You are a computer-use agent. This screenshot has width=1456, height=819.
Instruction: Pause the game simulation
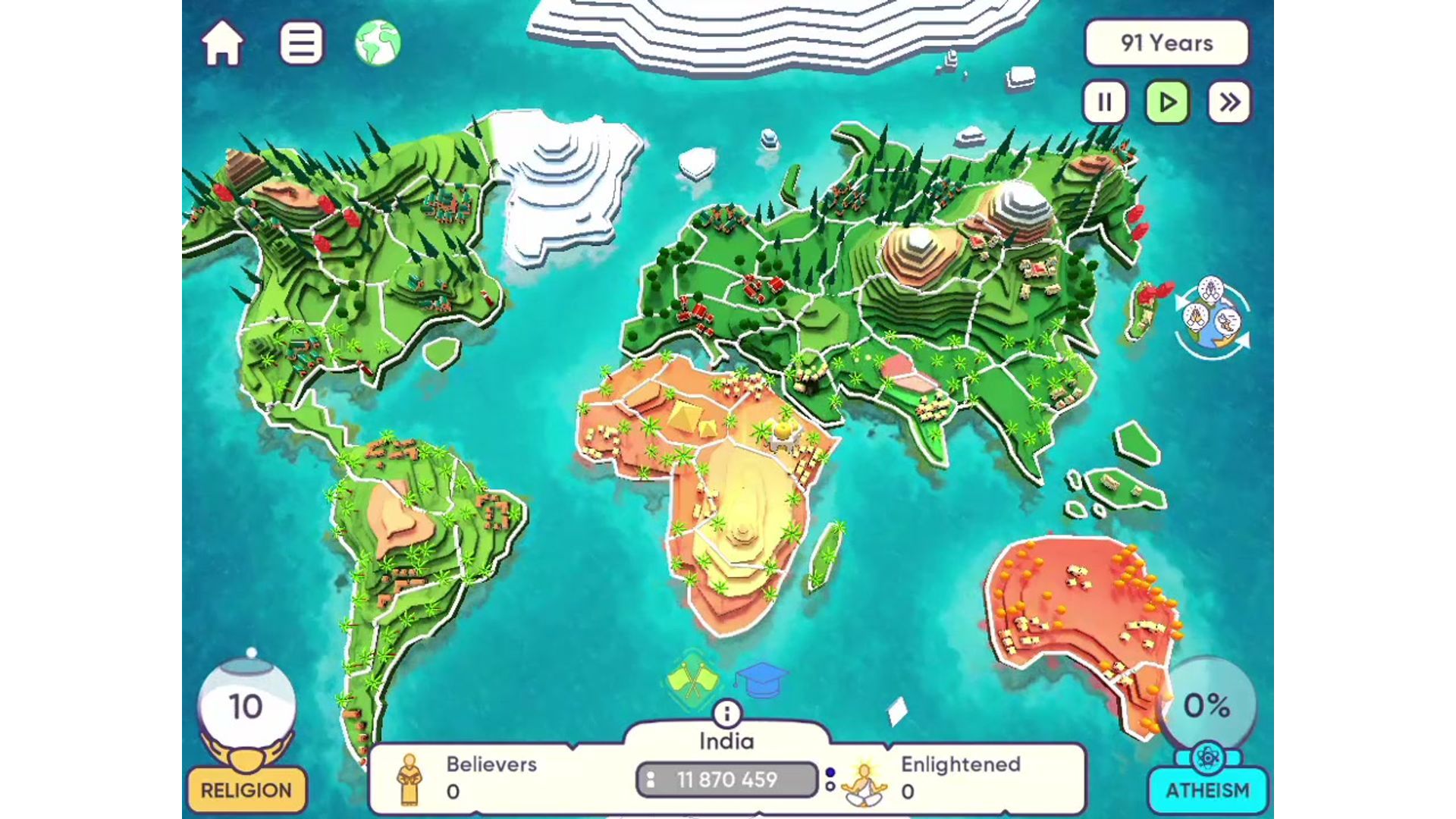click(x=1105, y=101)
